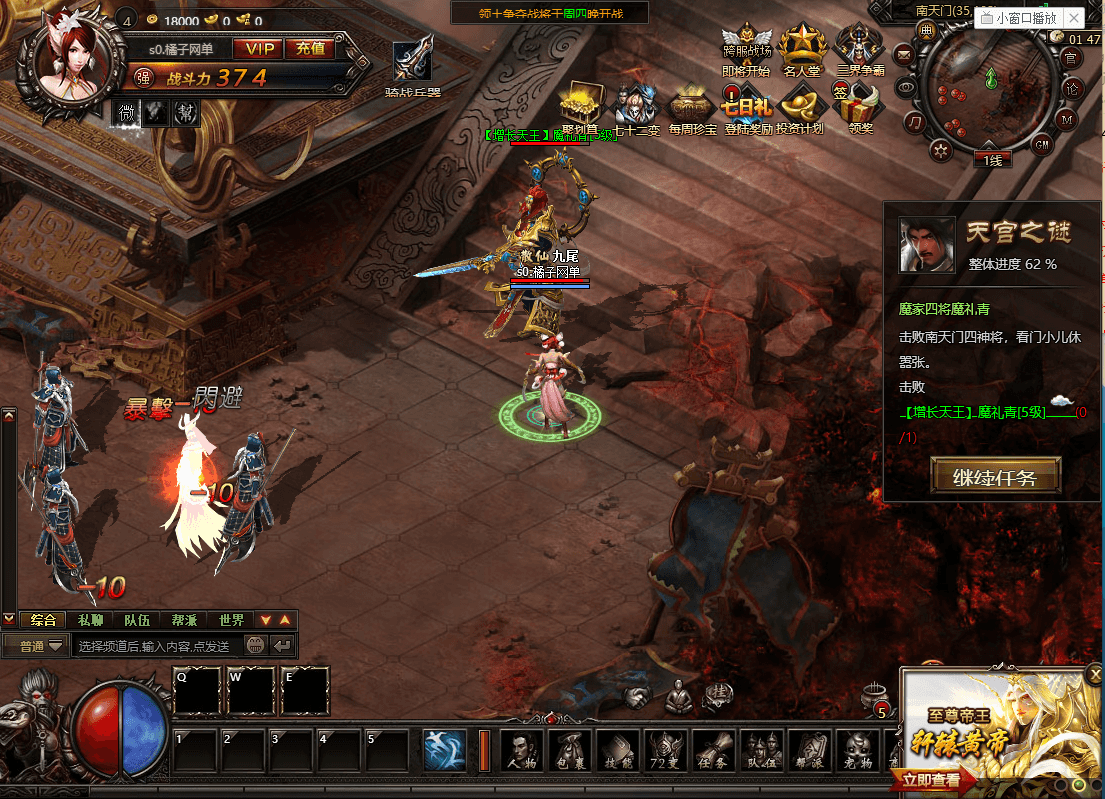The height and width of the screenshot is (799, 1105).
Task: Open the 队伍 team panel
Action: click(x=763, y=750)
